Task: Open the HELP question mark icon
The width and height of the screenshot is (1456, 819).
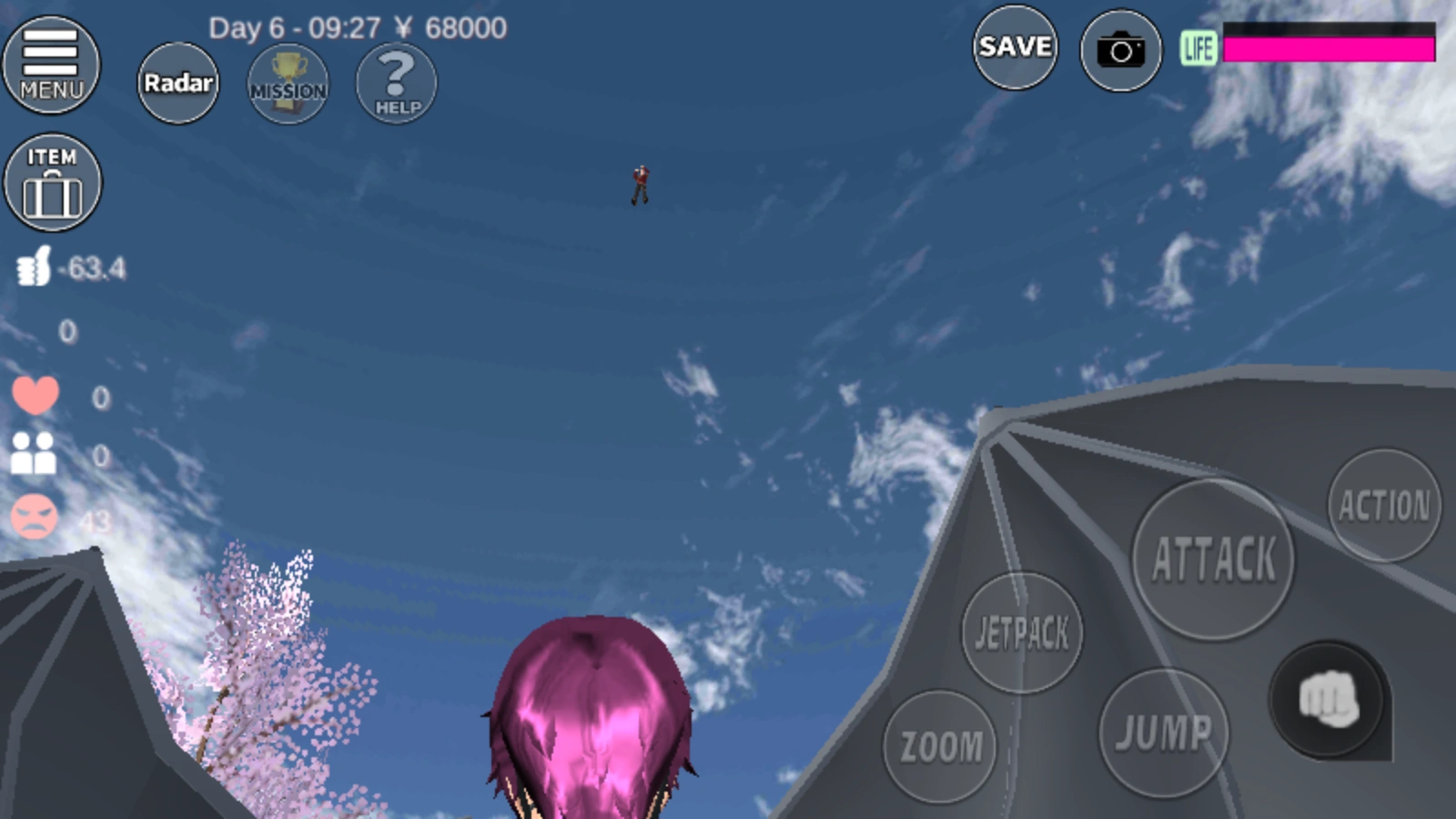Action: [x=395, y=84]
